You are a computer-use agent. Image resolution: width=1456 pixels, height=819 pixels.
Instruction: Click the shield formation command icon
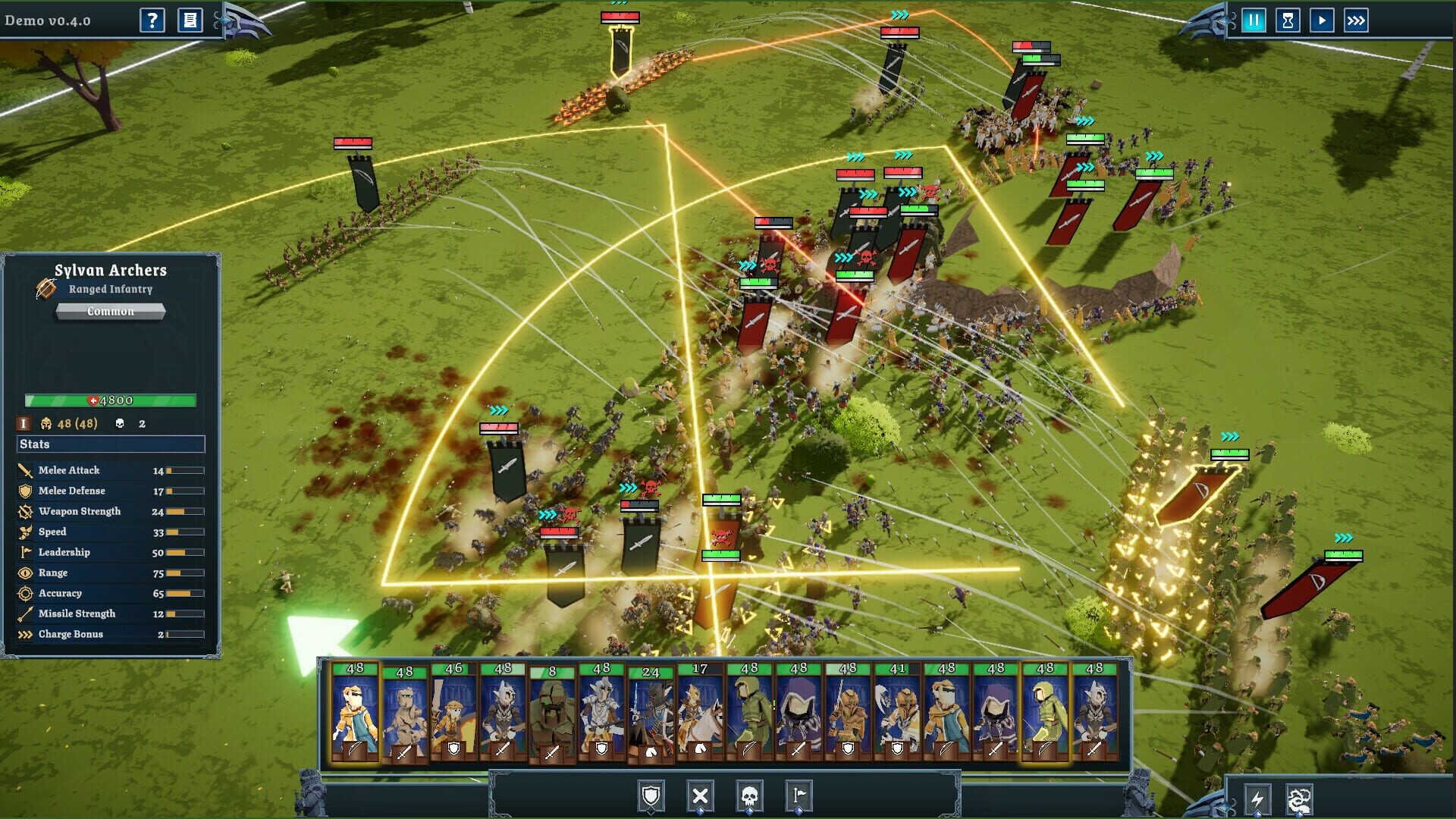coord(650,797)
